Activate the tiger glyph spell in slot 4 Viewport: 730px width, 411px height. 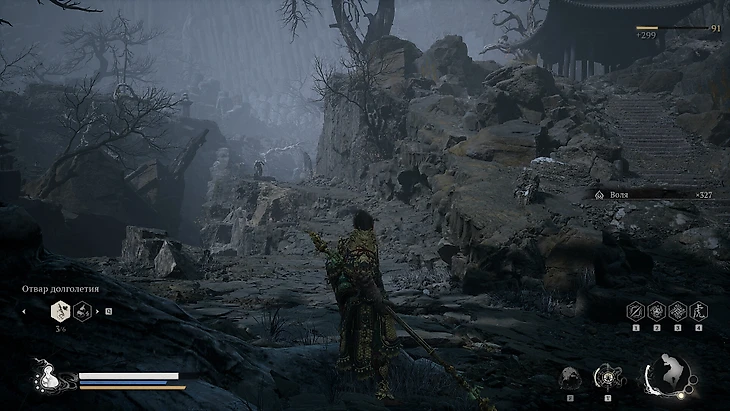coord(698,311)
